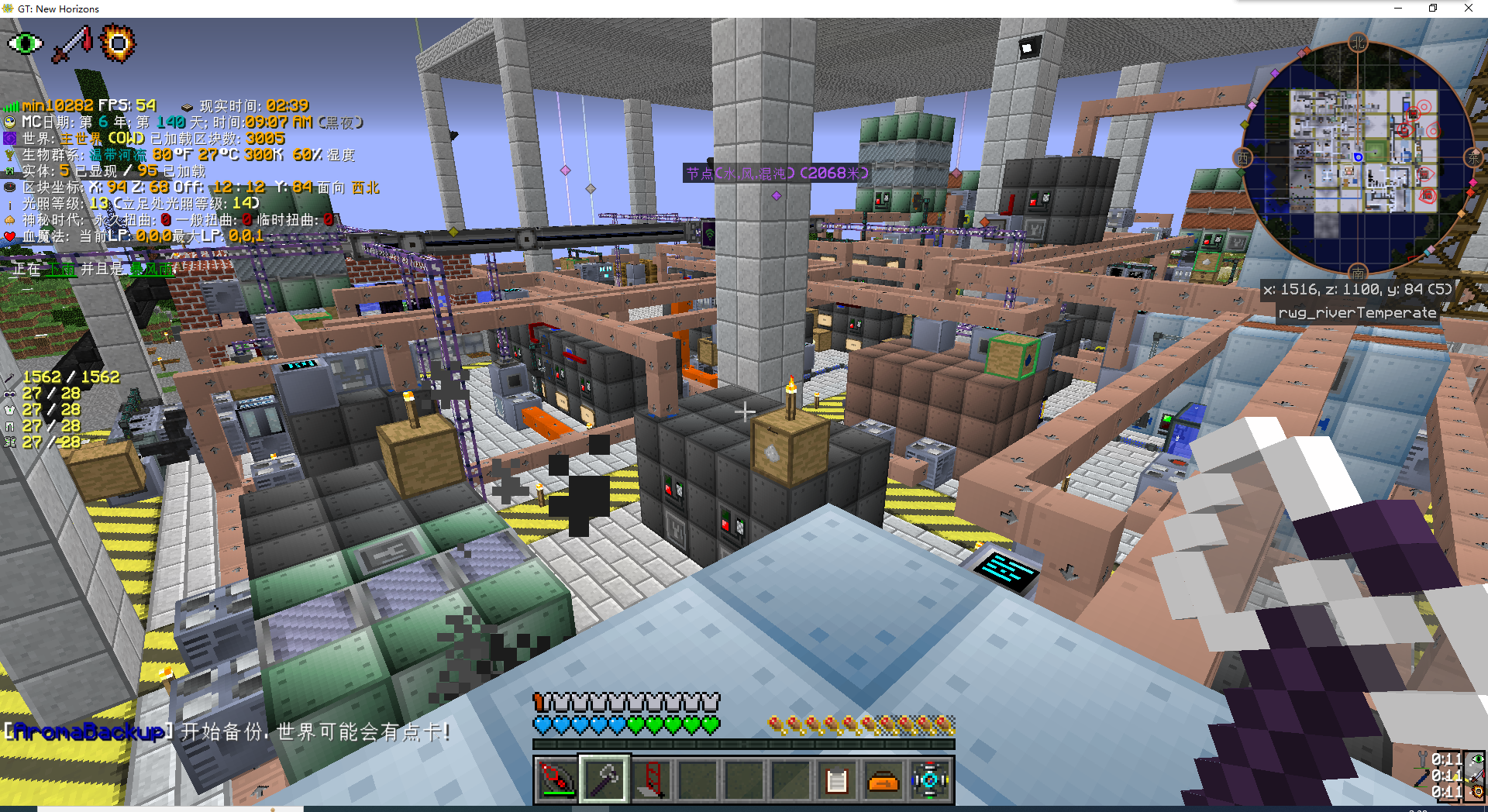Minimize the game window
The width and height of the screenshot is (1488, 812).
pyautogui.click(x=1398, y=9)
